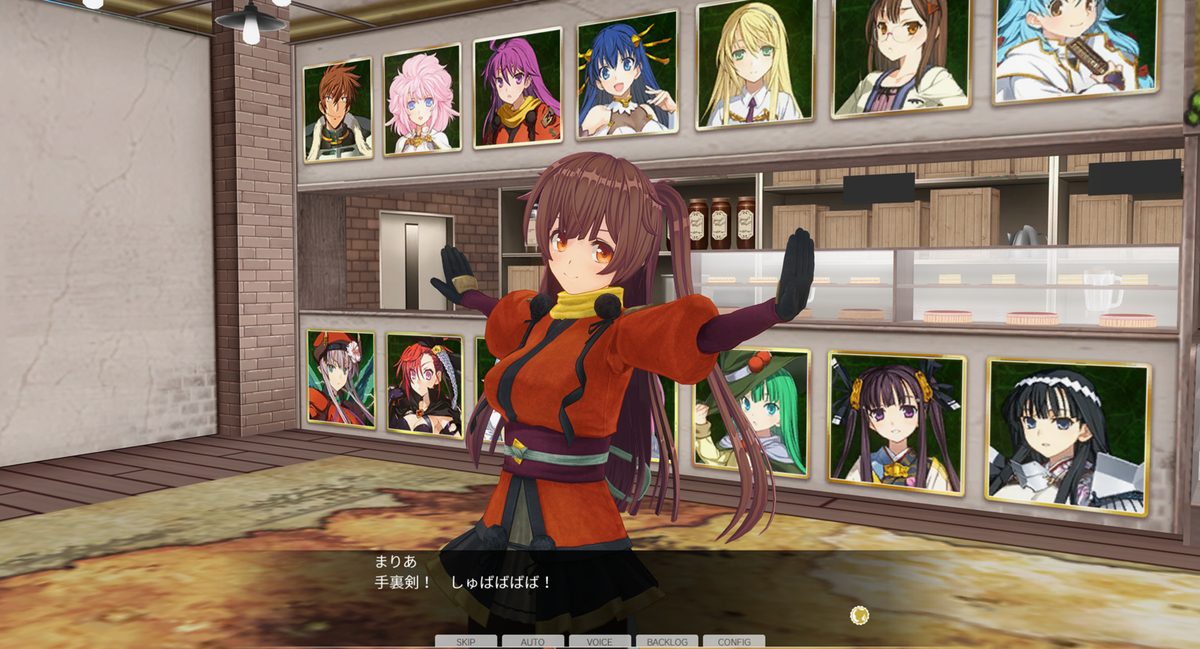Replay the line with the VOICE button

pos(600,641)
